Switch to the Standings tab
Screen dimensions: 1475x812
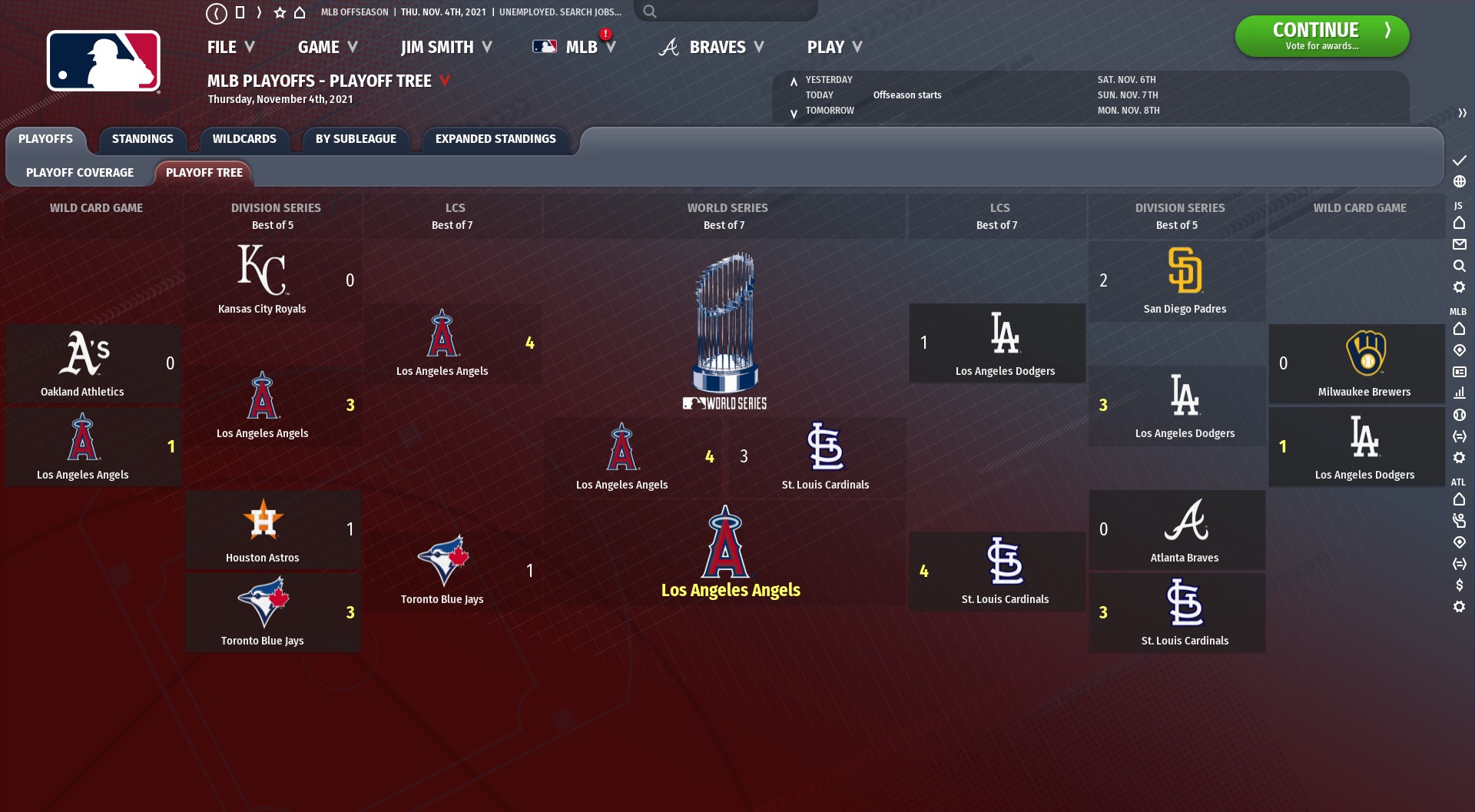(143, 139)
